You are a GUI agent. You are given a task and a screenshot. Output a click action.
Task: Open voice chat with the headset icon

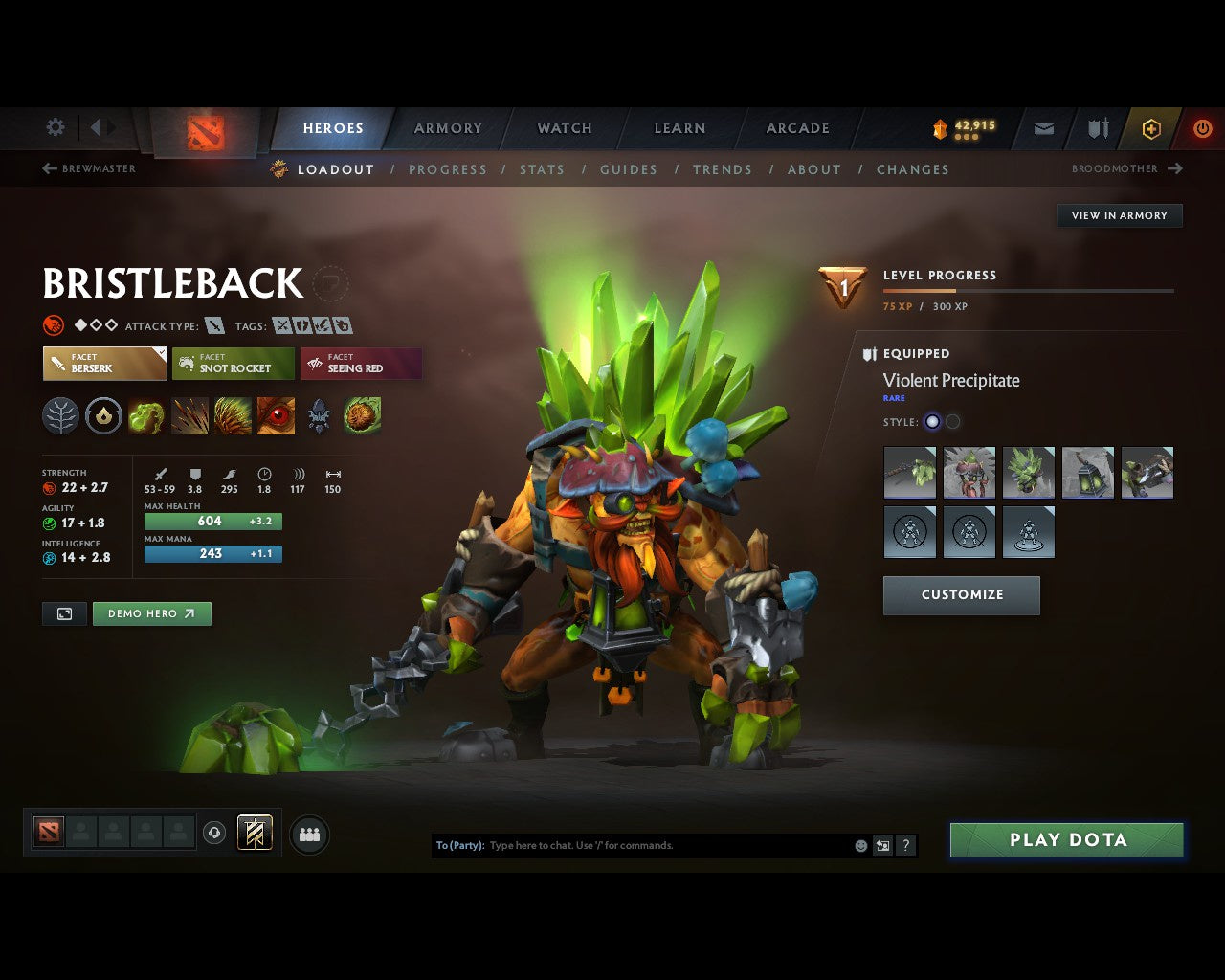214,833
